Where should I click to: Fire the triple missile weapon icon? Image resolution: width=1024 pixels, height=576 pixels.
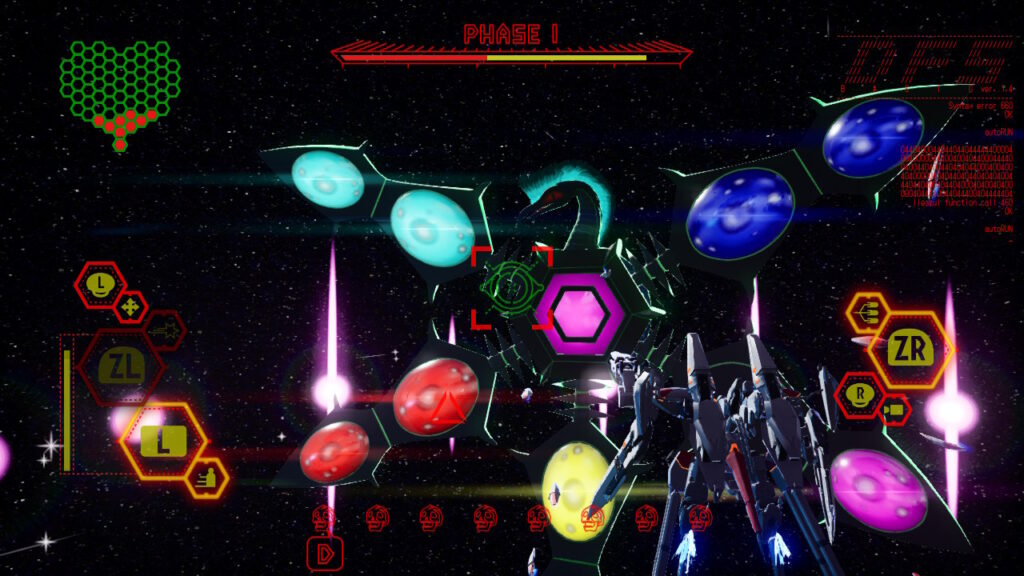(x=868, y=313)
